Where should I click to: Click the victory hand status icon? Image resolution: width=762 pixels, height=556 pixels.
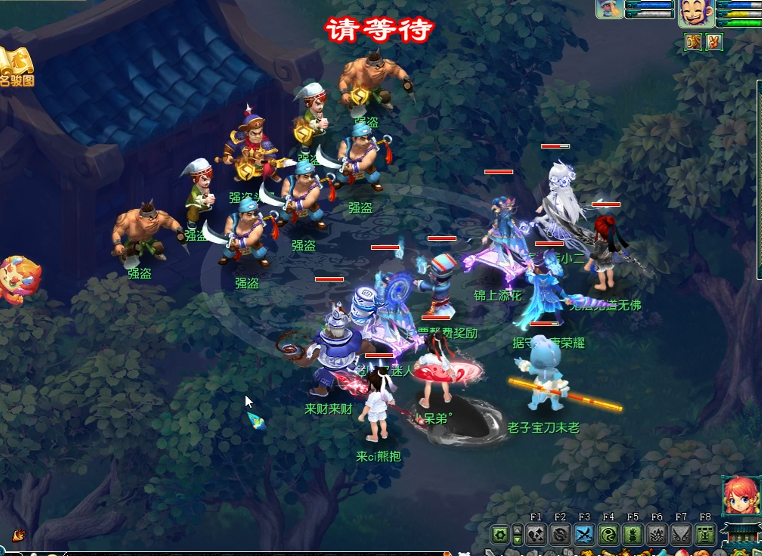coord(714,42)
